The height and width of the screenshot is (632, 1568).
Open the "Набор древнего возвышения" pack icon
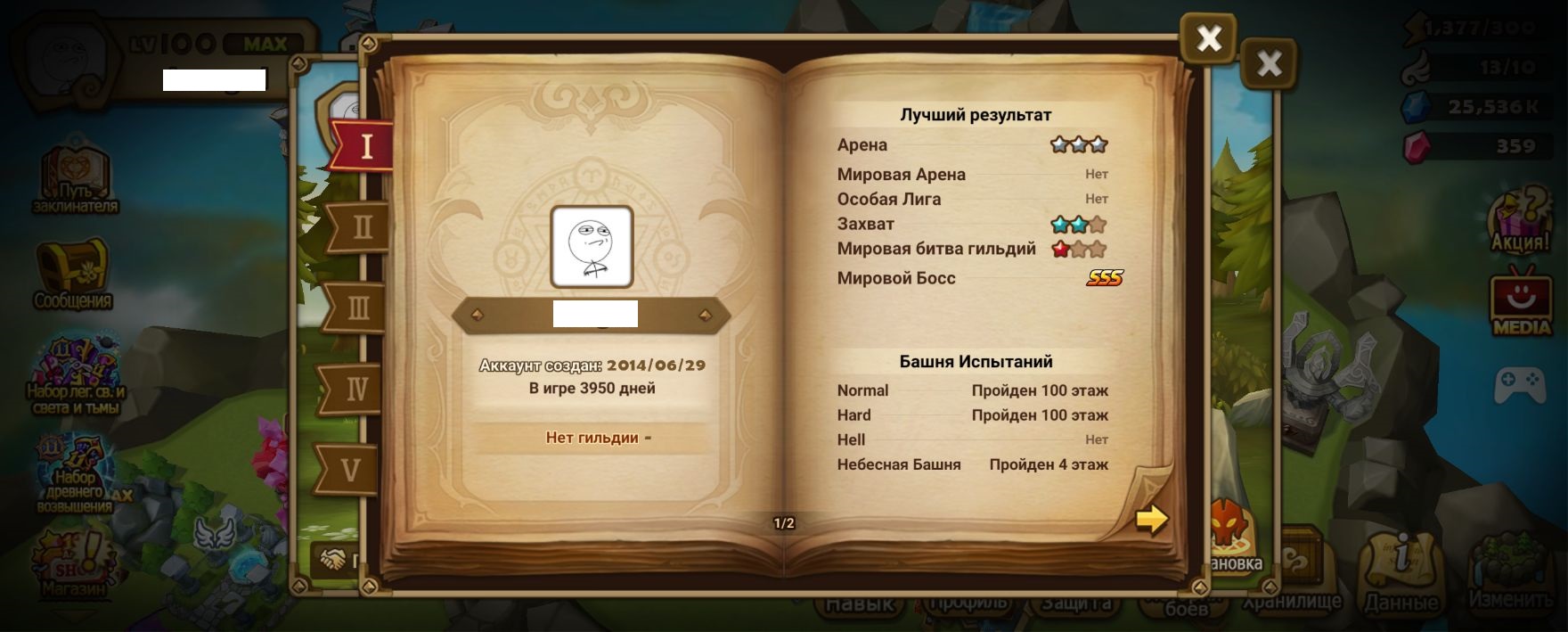(75, 473)
